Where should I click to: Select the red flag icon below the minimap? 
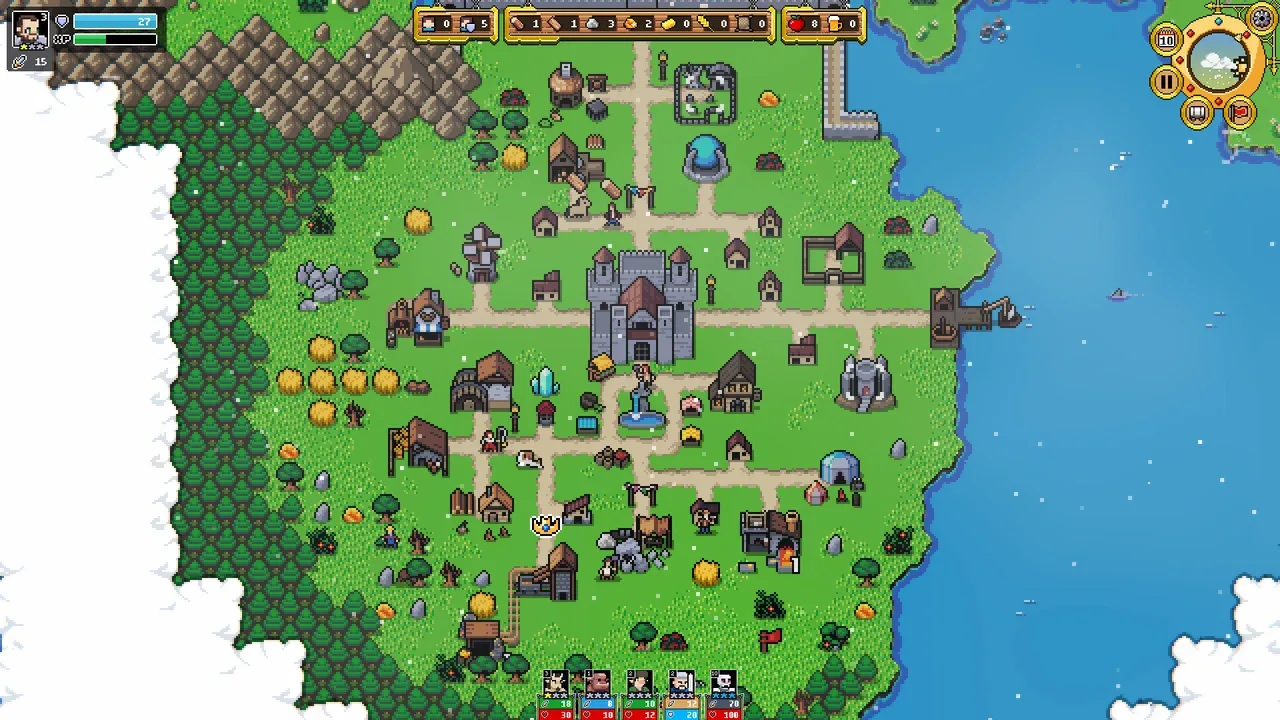point(1240,112)
